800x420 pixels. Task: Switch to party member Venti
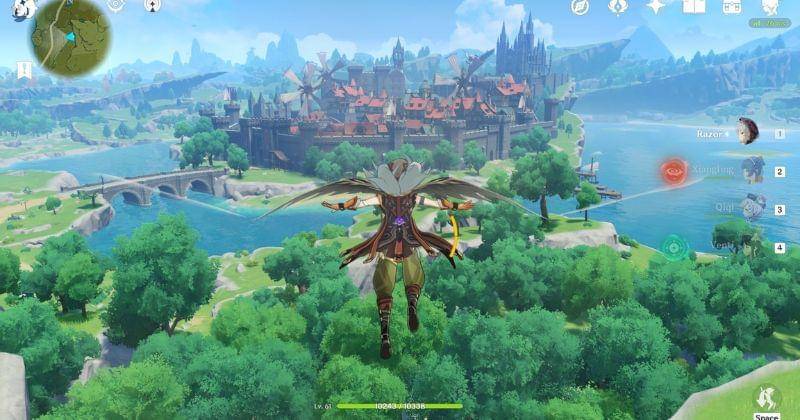752,245
